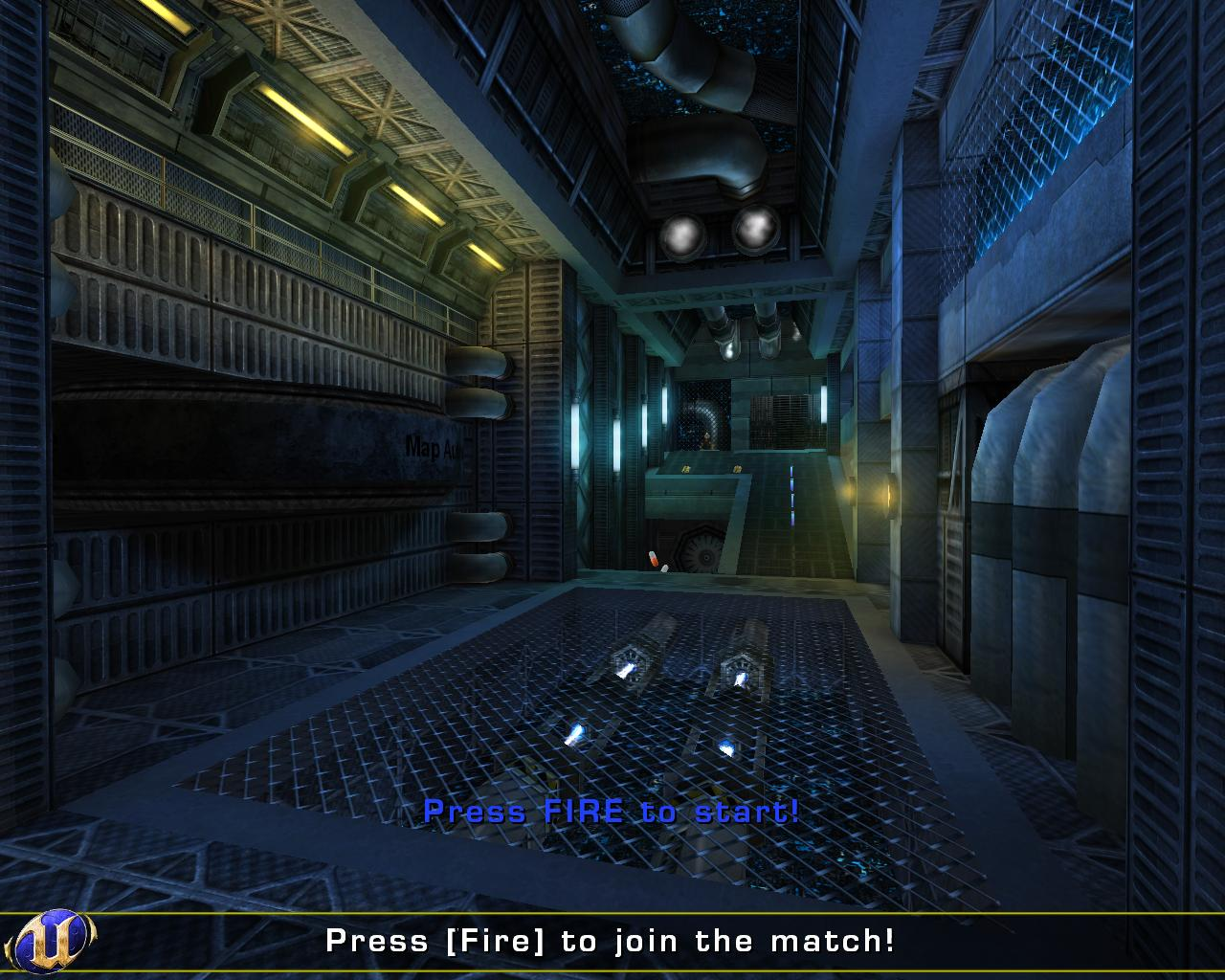Click the left adrenaline pill on the ramp
This screenshot has height=980, width=1225.
(683, 467)
